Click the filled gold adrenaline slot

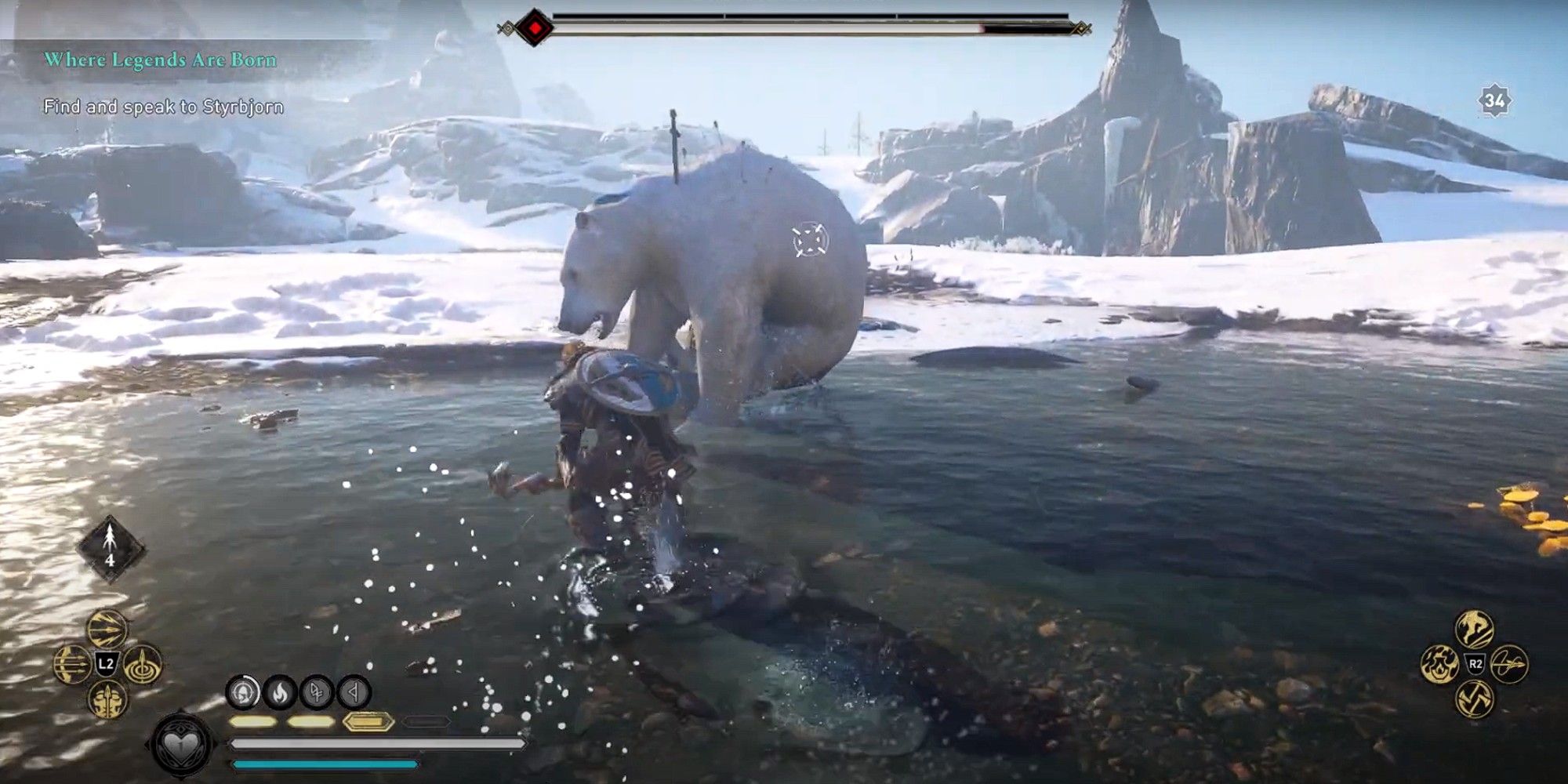[x=368, y=722]
